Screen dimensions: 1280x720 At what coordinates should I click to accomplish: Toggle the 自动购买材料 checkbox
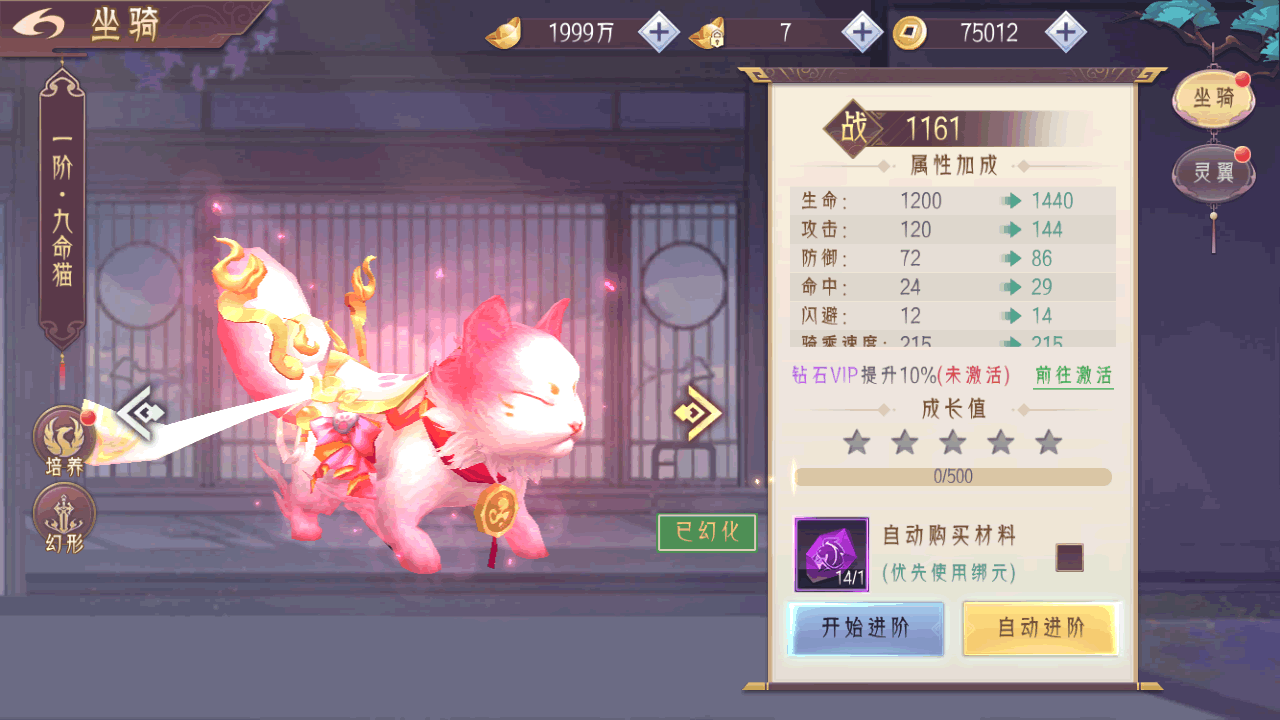point(1069,558)
